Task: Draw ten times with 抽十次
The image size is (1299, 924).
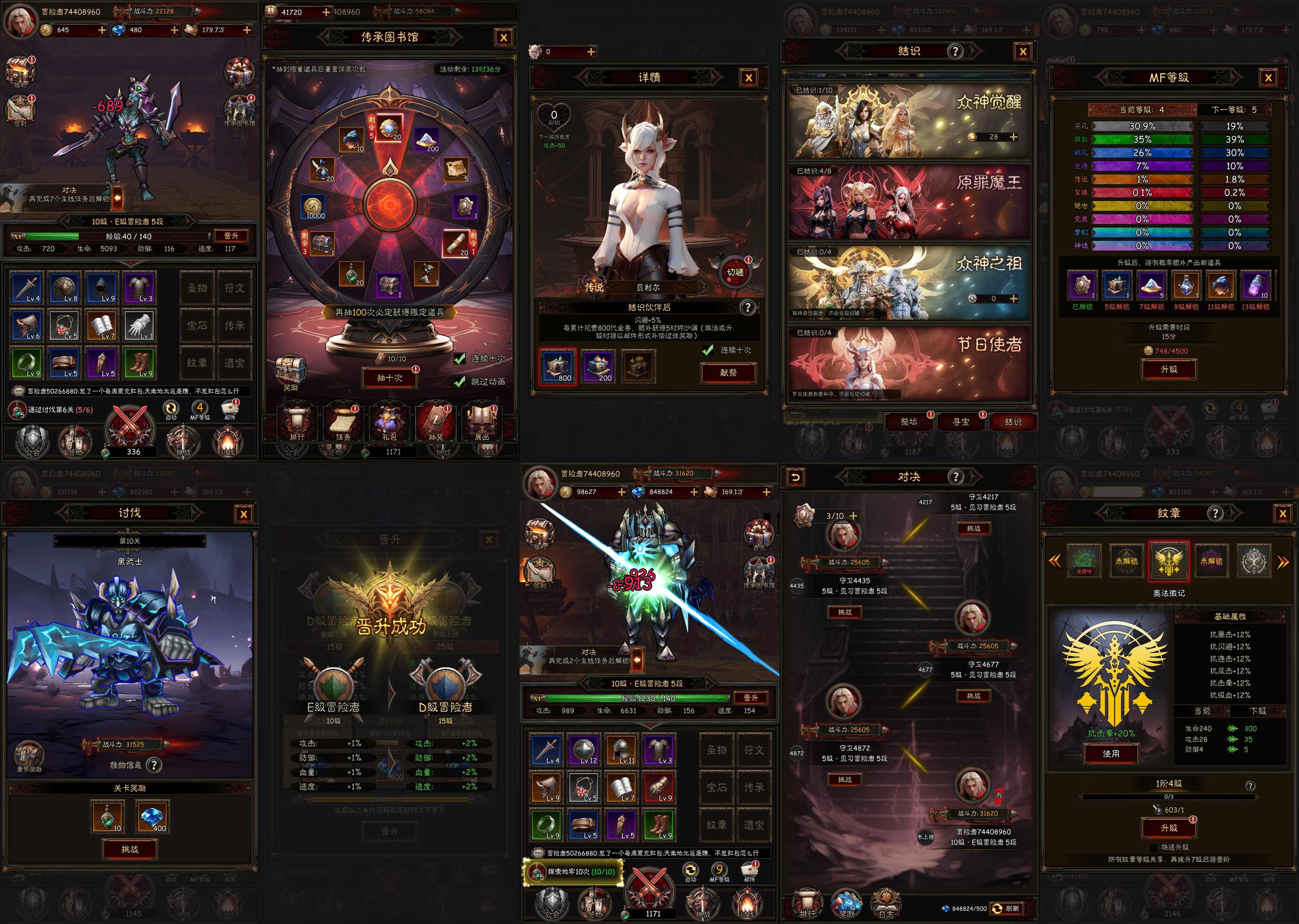Action: pos(390,377)
